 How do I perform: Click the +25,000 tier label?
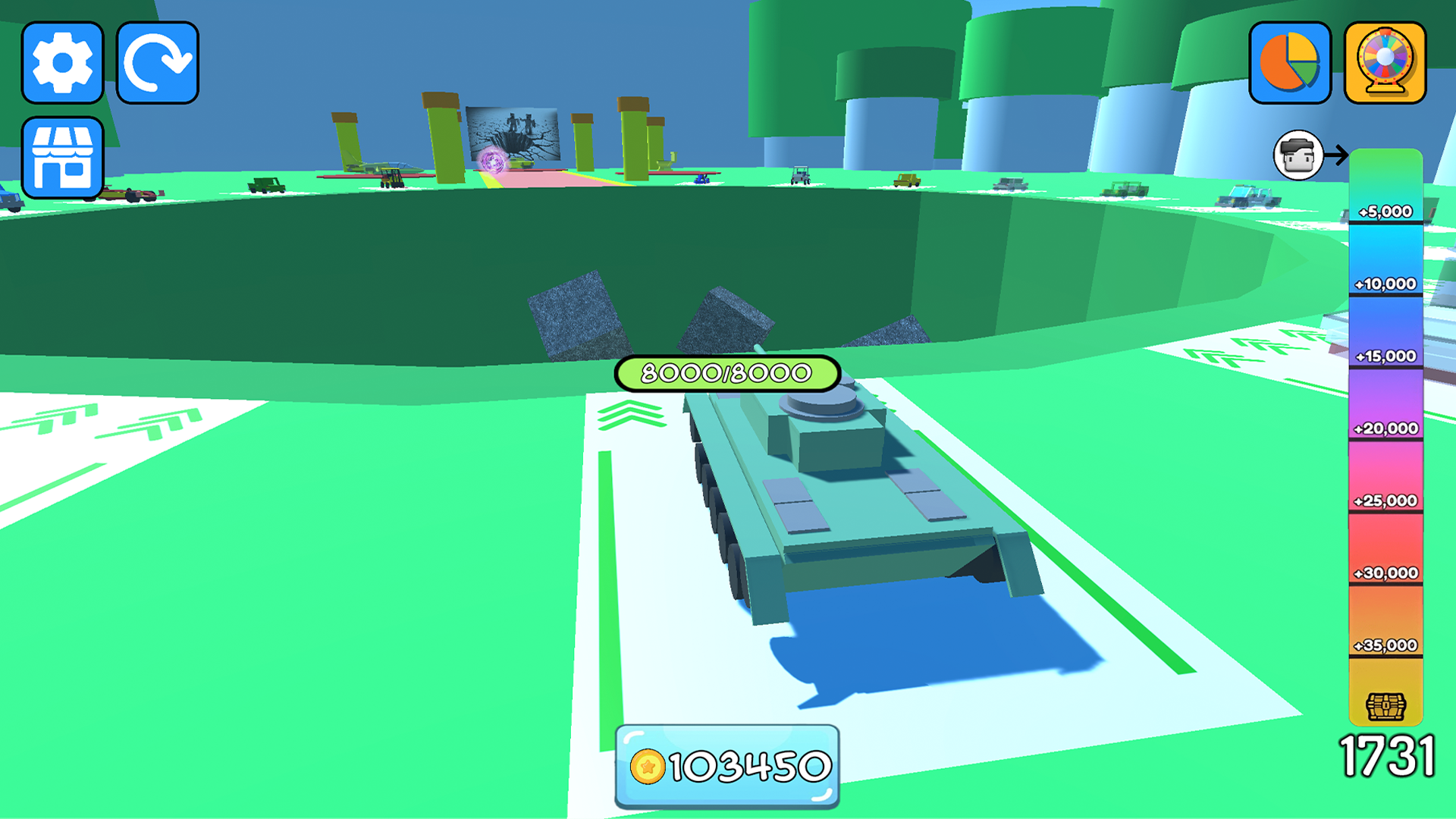click(x=1385, y=500)
